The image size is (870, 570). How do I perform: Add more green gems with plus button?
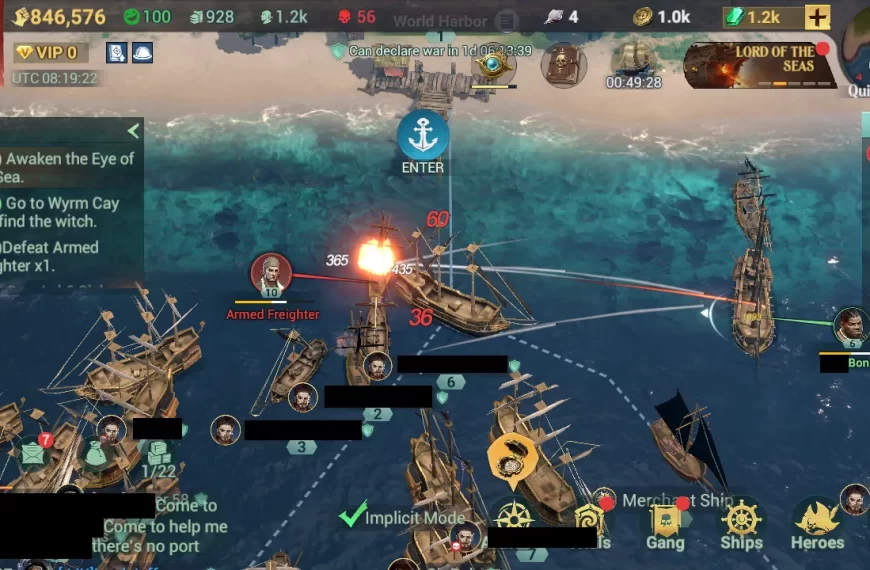pyautogui.click(x=817, y=17)
